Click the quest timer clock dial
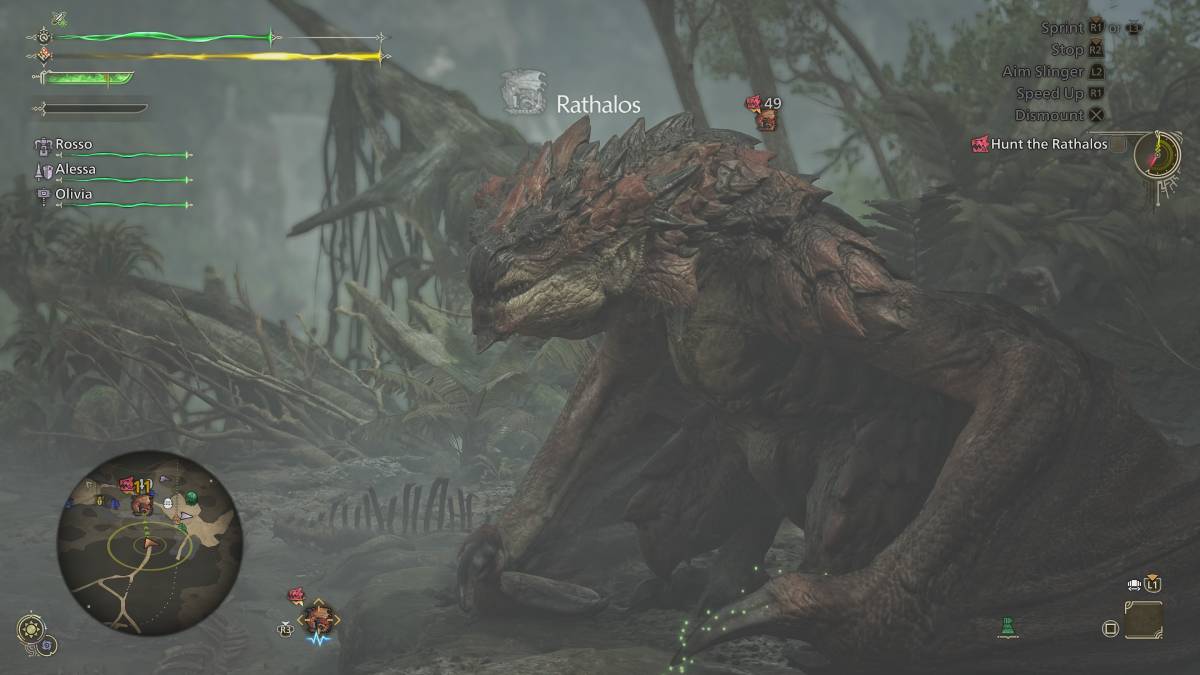This screenshot has height=675, width=1200. [1160, 155]
